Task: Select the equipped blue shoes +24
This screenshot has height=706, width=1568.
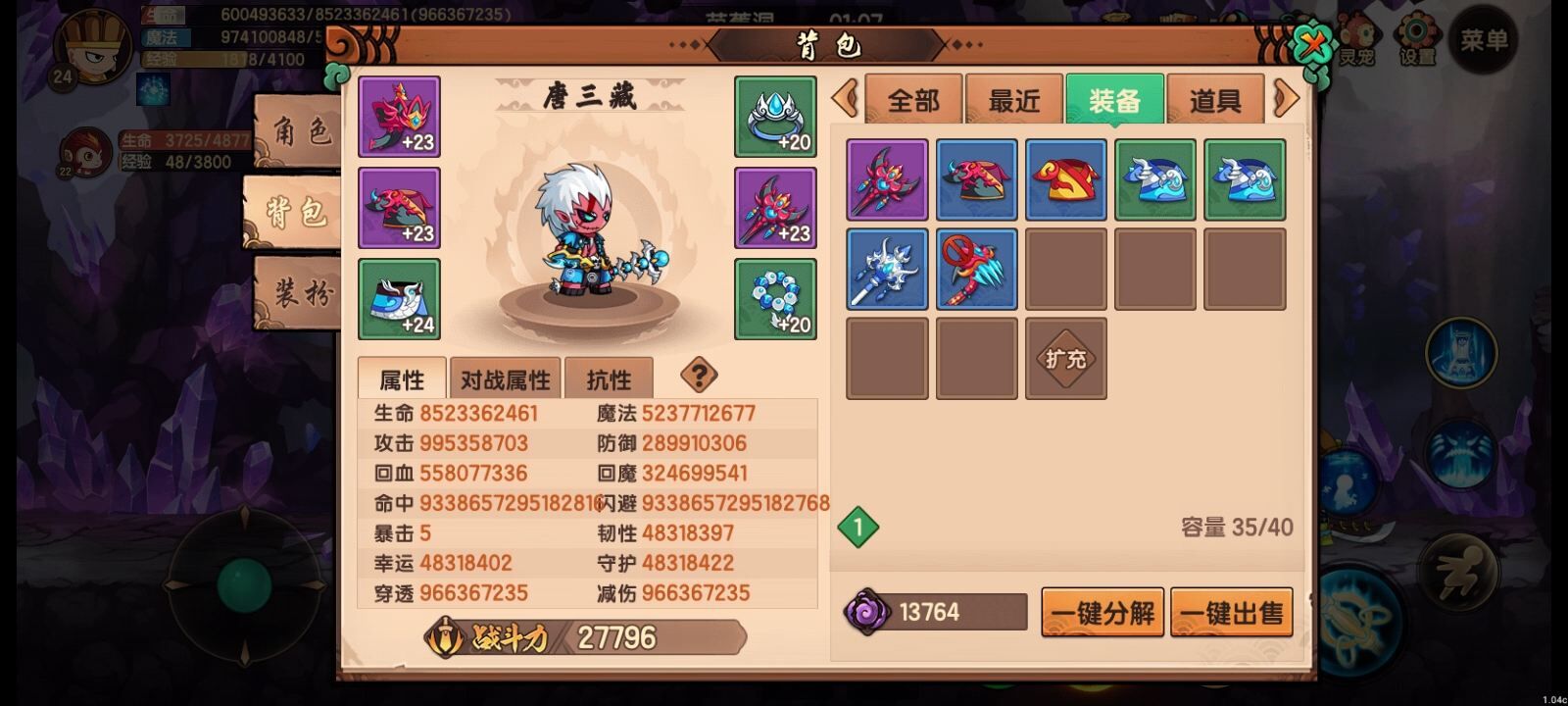Action: (x=399, y=299)
